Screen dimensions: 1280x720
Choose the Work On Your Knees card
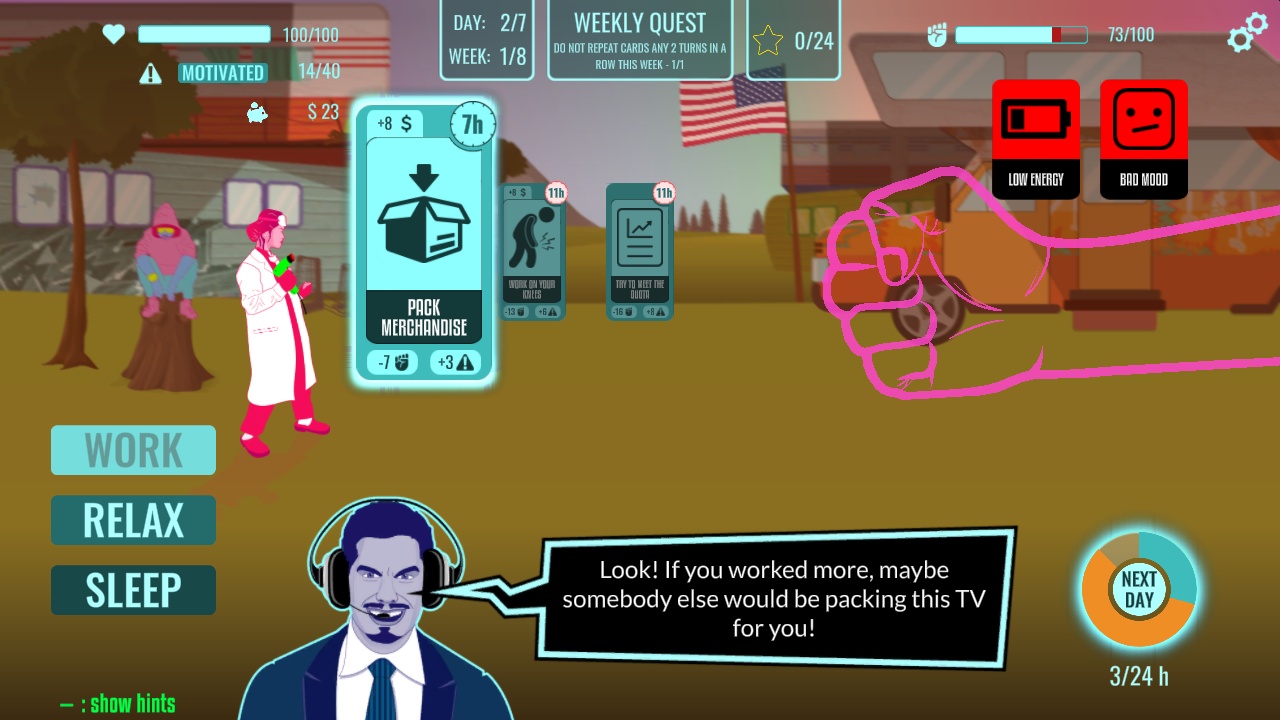(x=530, y=250)
